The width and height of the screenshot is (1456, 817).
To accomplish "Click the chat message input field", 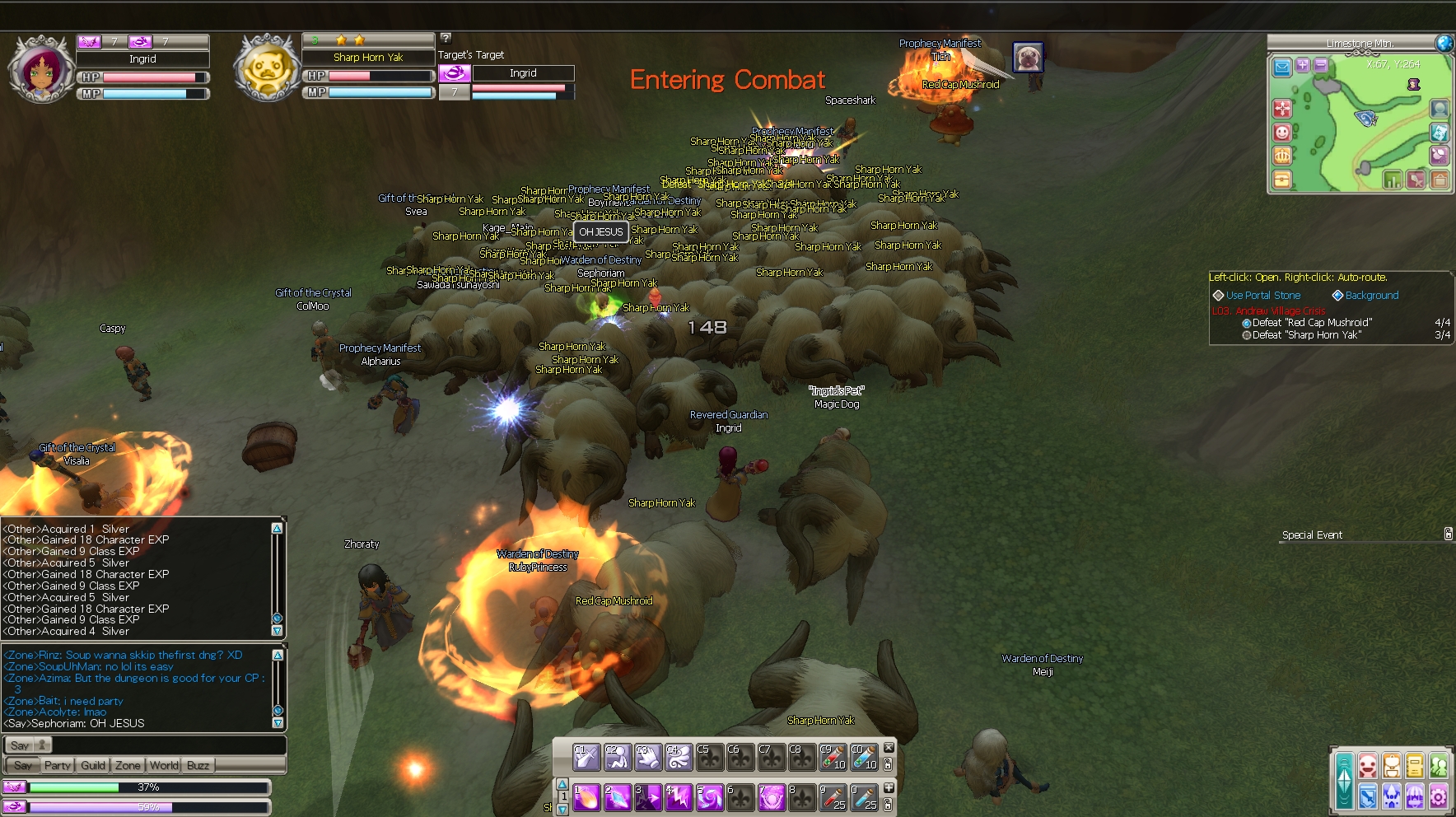I will pos(165,745).
